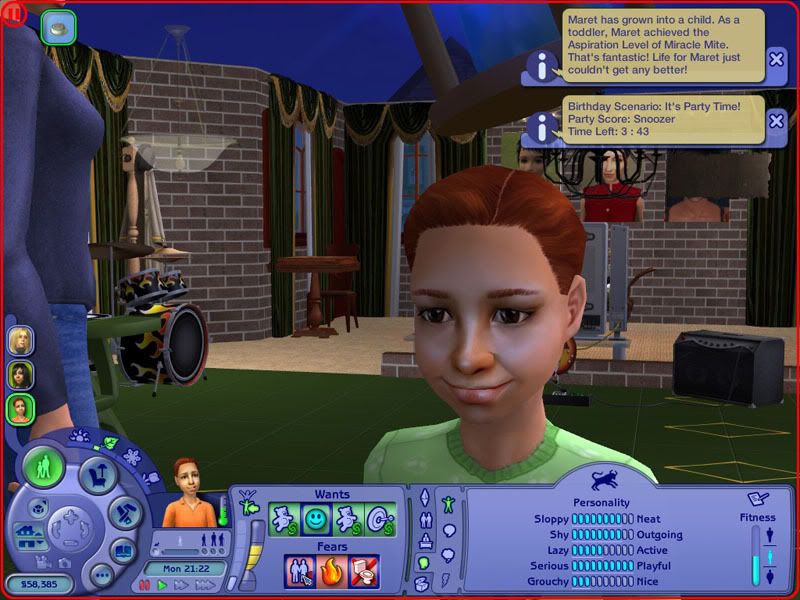Open Buy mode with the armchair button

click(96, 473)
